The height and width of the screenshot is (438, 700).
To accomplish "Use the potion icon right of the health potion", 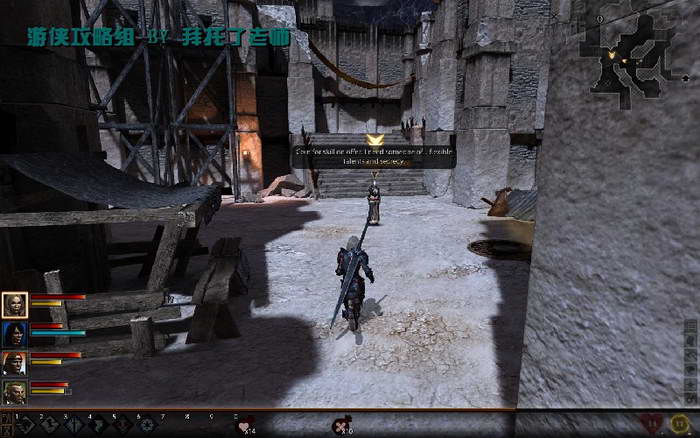I will click(x=341, y=425).
